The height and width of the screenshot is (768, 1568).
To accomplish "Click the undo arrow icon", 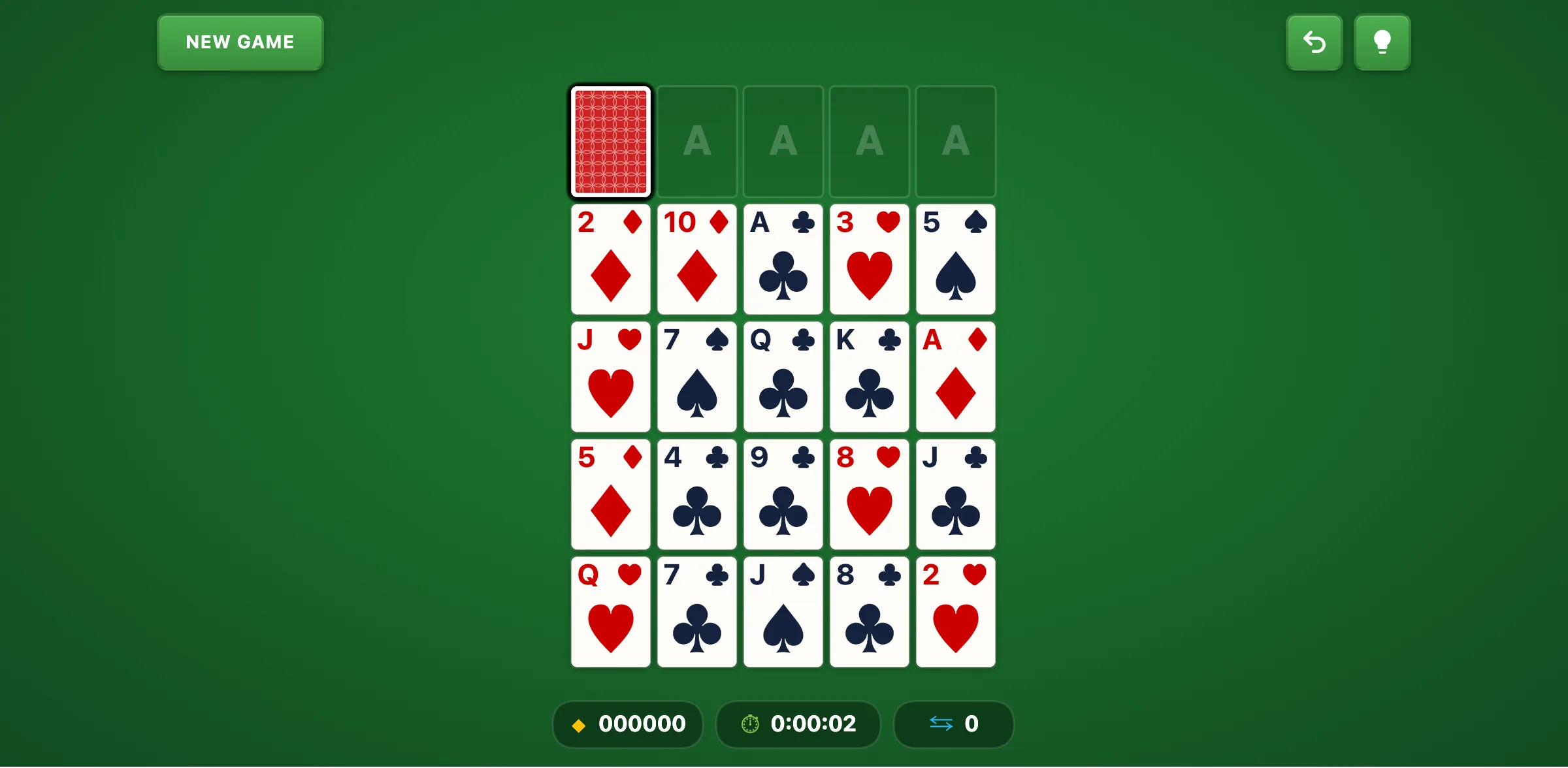I will click(x=1314, y=42).
